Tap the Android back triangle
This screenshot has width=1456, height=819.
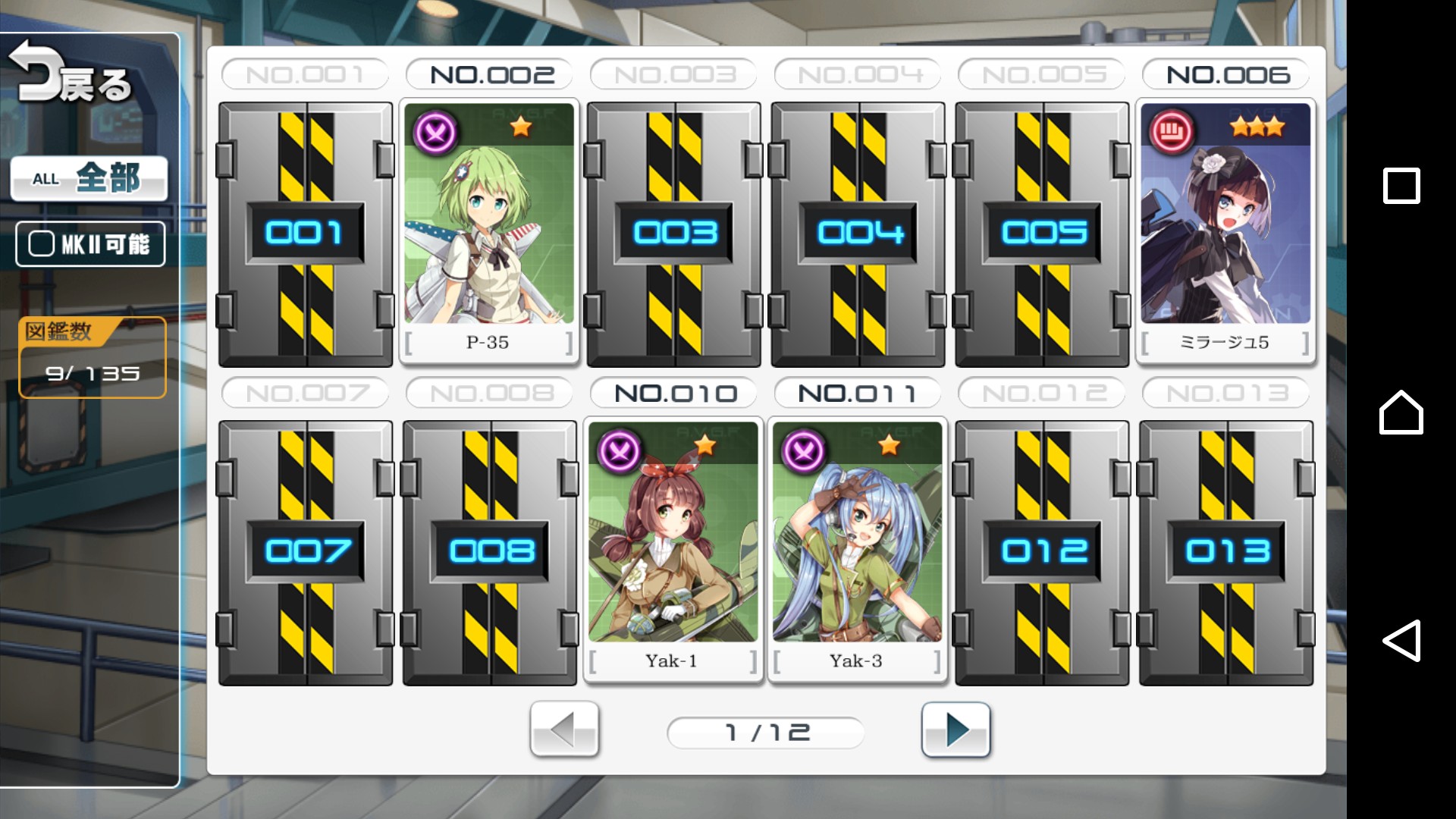[x=1401, y=641]
